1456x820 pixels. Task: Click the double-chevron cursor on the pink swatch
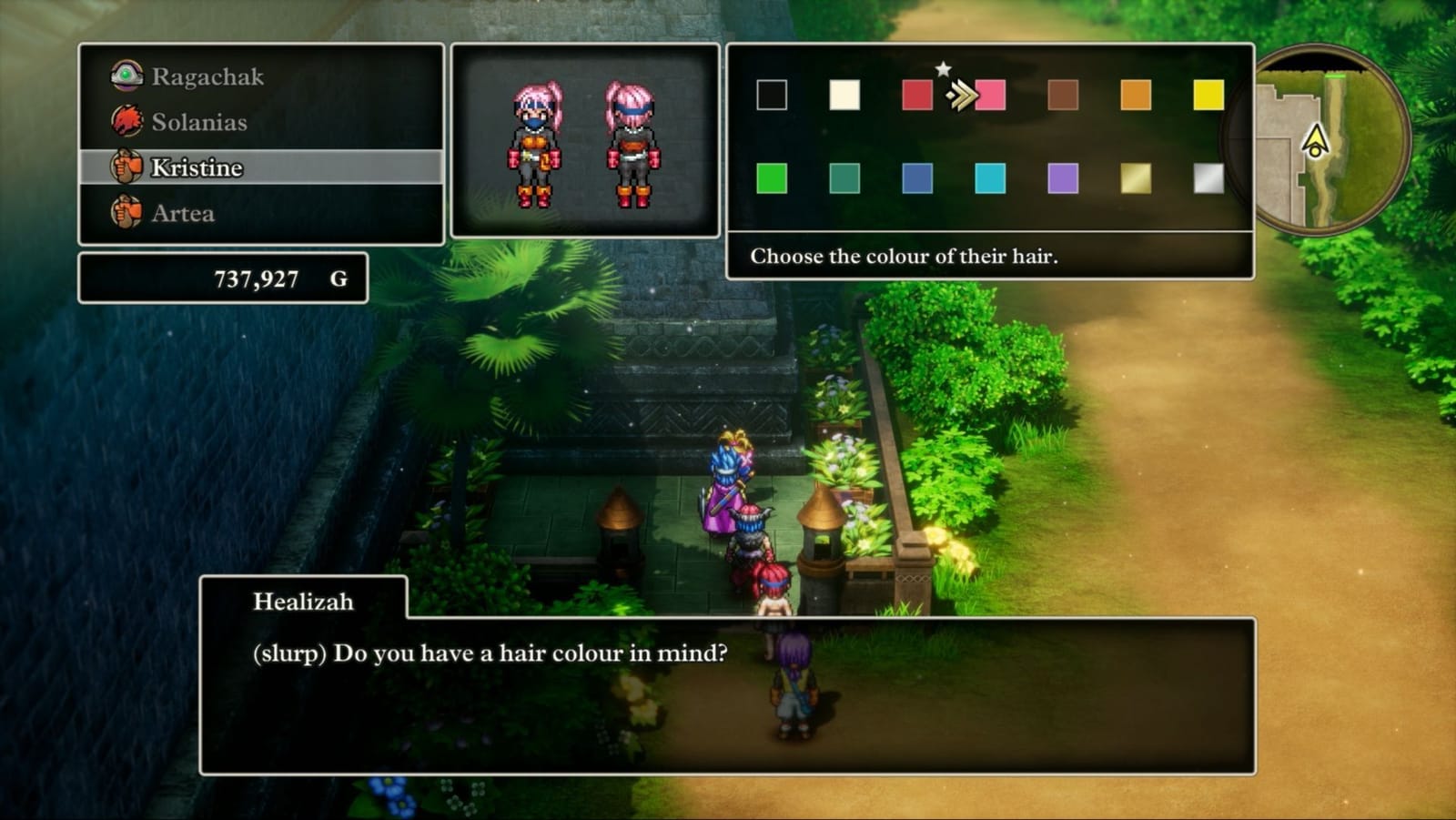pos(961,94)
